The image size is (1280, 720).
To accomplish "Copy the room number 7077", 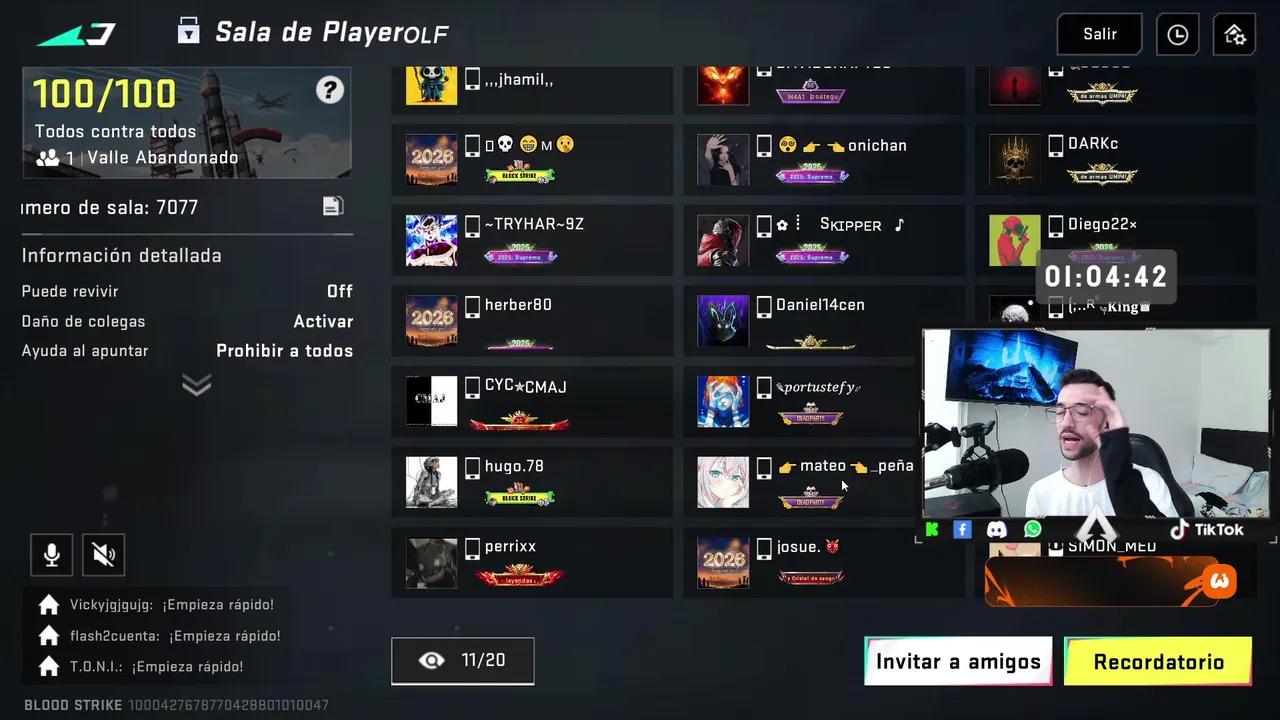I will (x=333, y=205).
